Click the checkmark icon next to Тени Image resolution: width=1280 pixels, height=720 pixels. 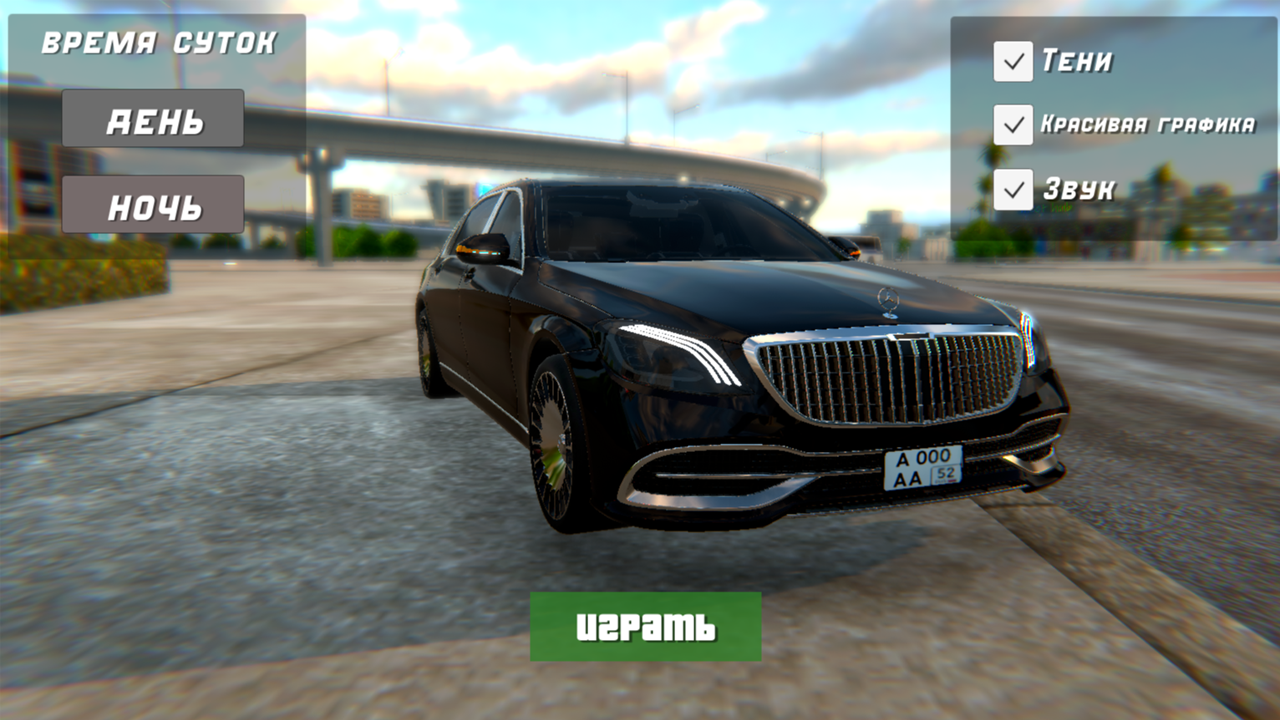pyautogui.click(x=1015, y=60)
